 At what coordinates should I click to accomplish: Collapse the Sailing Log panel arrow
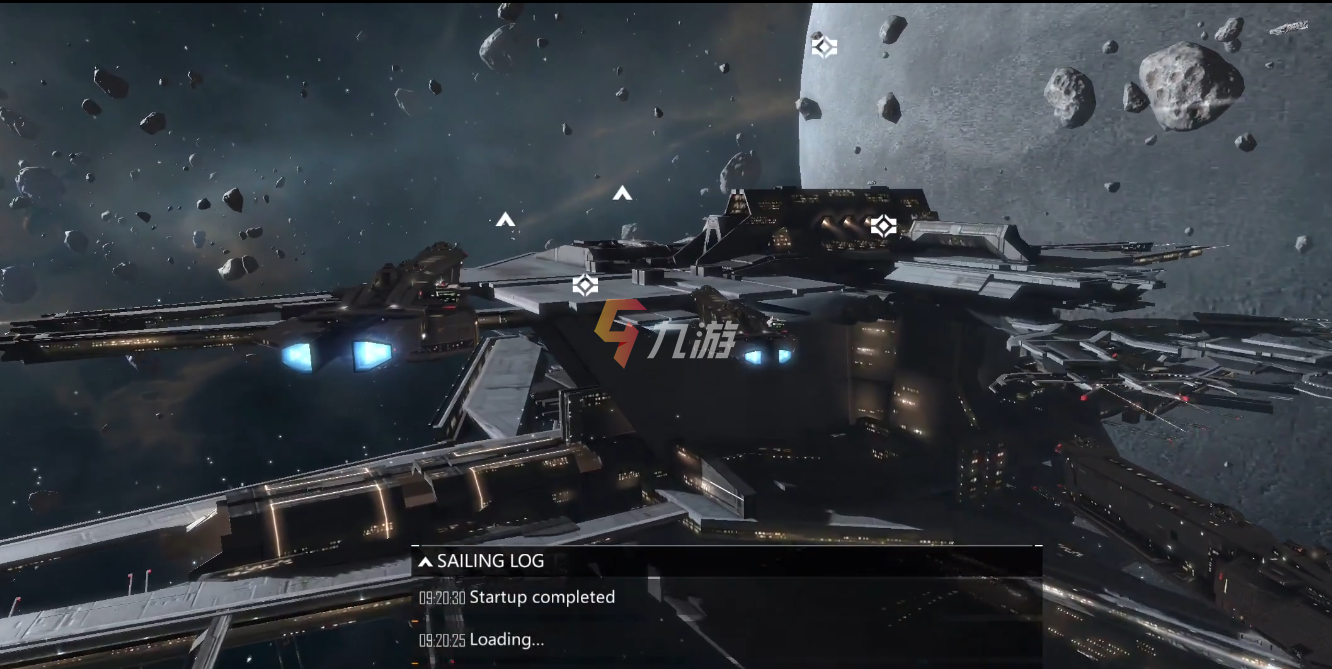[x=425, y=562]
